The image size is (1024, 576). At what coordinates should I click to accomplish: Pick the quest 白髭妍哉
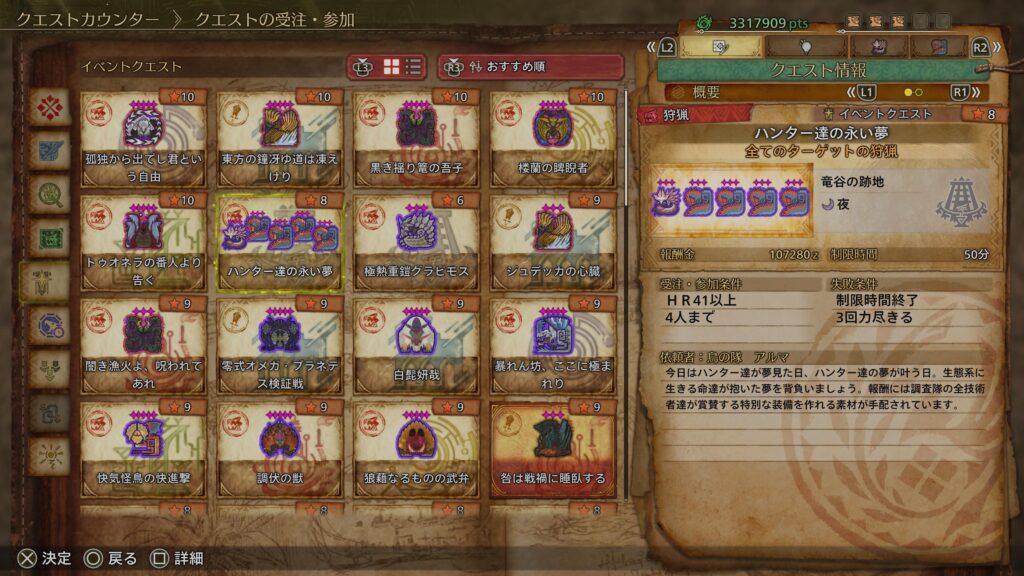tap(415, 346)
